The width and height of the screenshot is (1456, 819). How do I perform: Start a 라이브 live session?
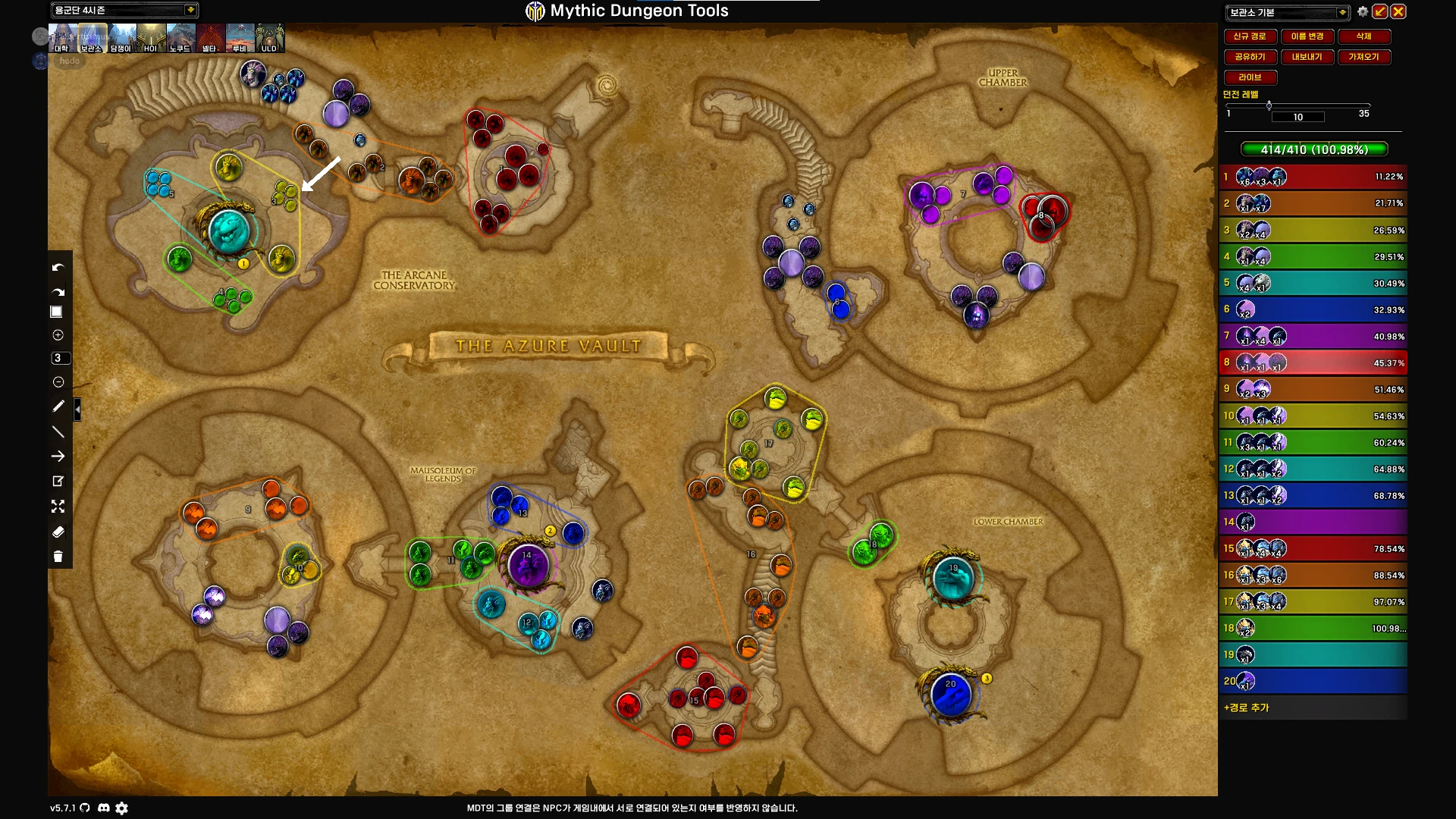tap(1250, 77)
